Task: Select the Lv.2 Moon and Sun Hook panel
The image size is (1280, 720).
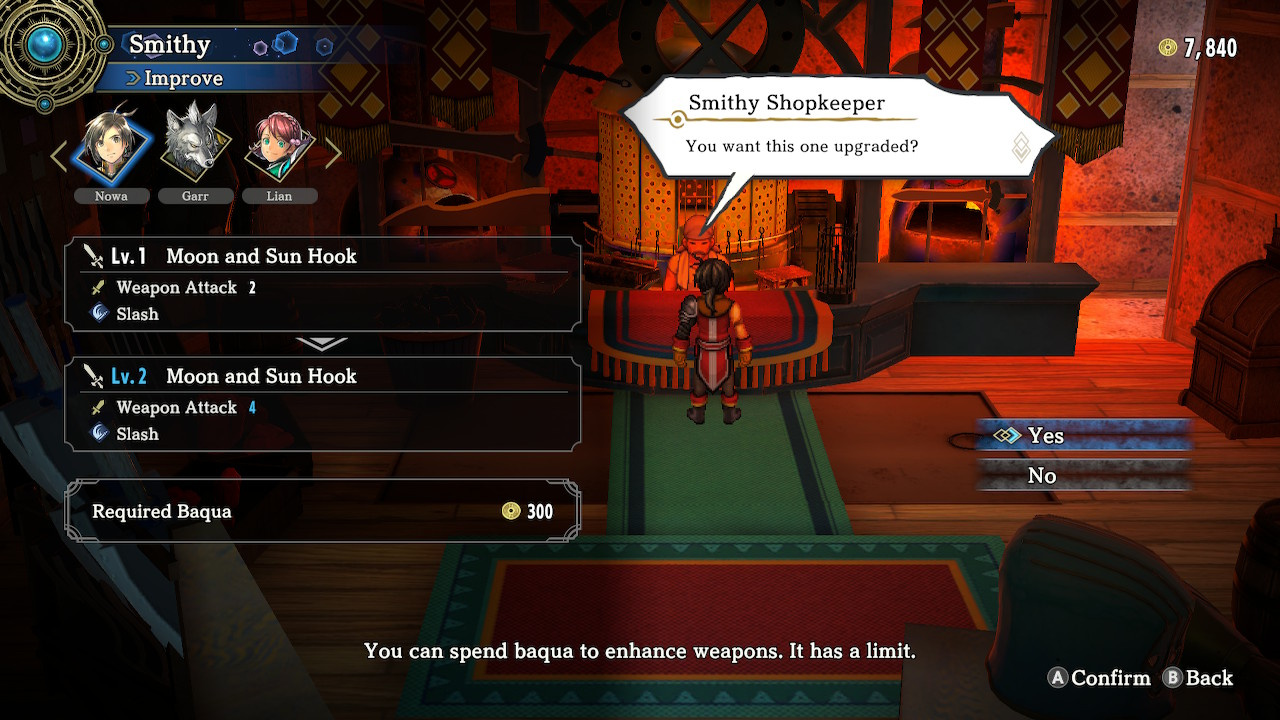Action: (x=322, y=404)
